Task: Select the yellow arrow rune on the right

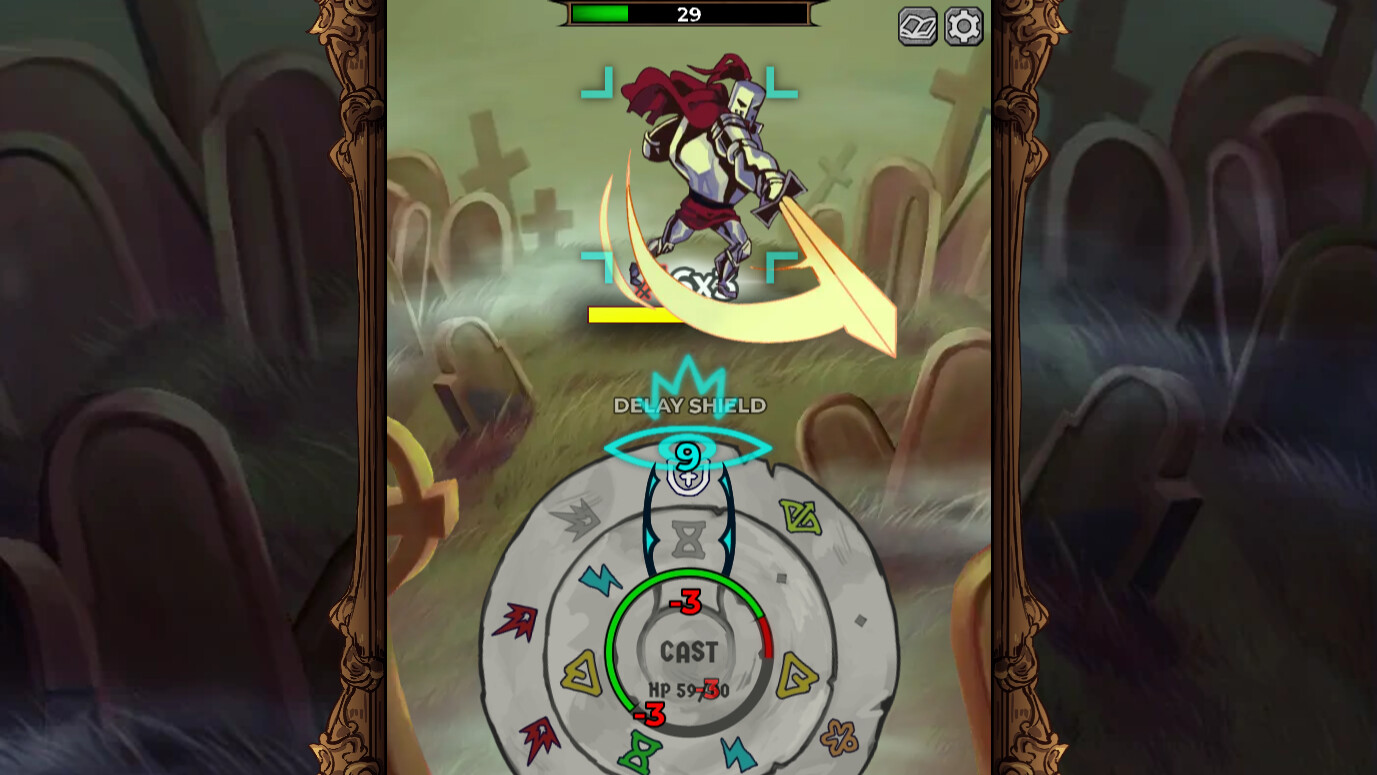Action: point(795,675)
